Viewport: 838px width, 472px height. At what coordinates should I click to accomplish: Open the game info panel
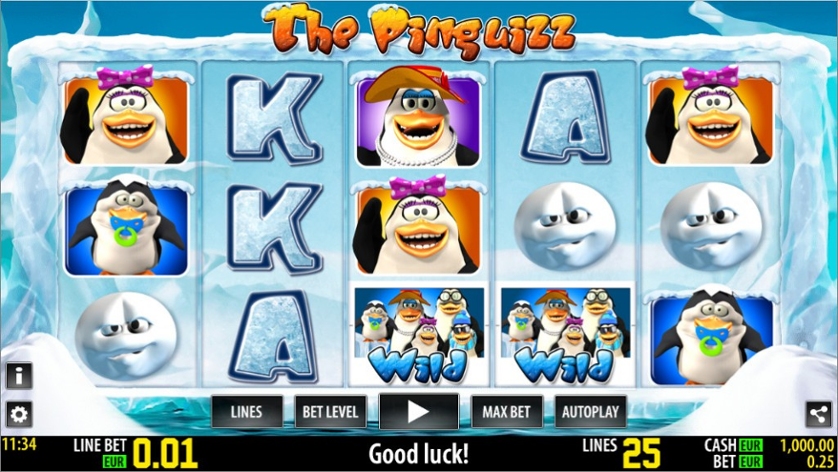[18, 376]
